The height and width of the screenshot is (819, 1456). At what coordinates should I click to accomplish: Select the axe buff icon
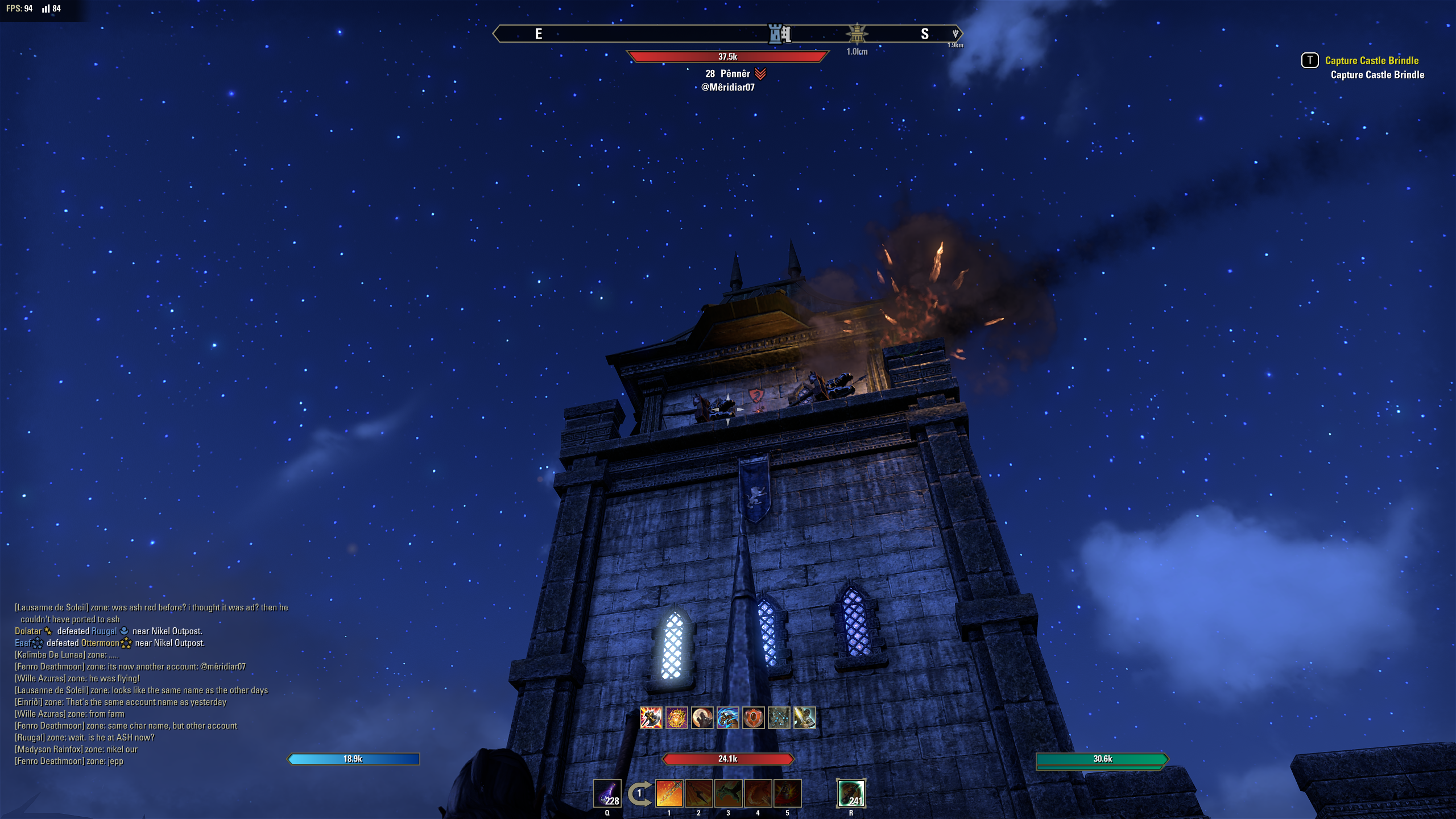pyautogui.click(x=651, y=718)
